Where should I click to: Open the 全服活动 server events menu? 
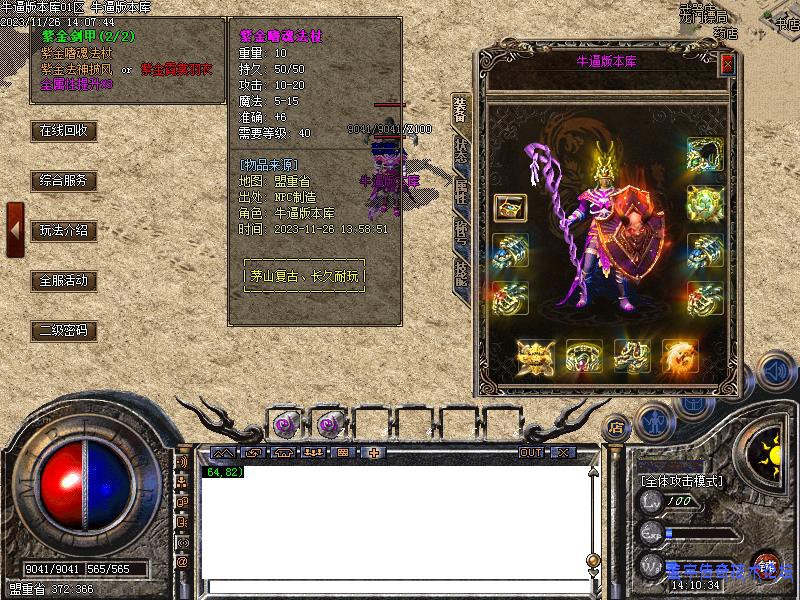(x=63, y=281)
